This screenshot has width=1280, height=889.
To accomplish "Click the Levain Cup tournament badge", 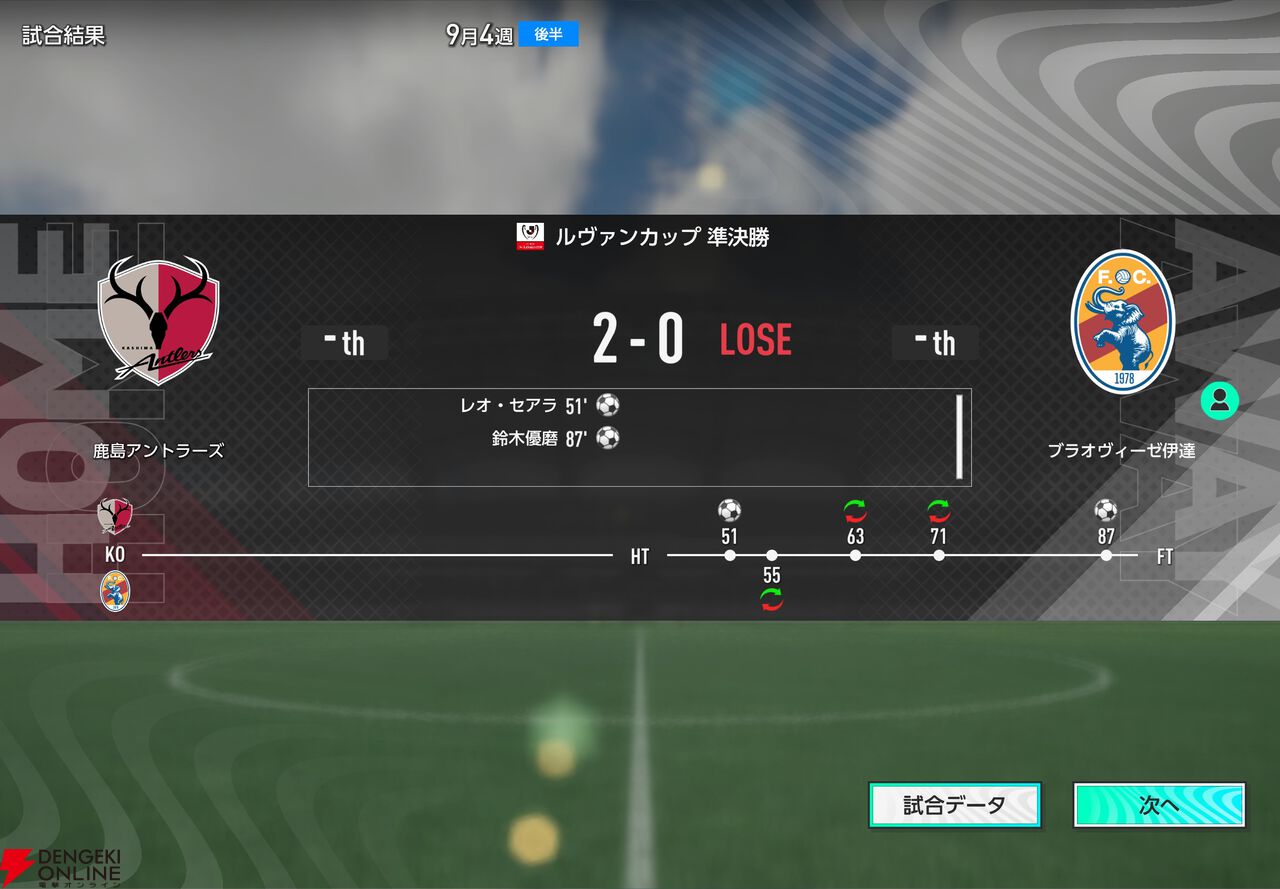I will click(x=529, y=238).
